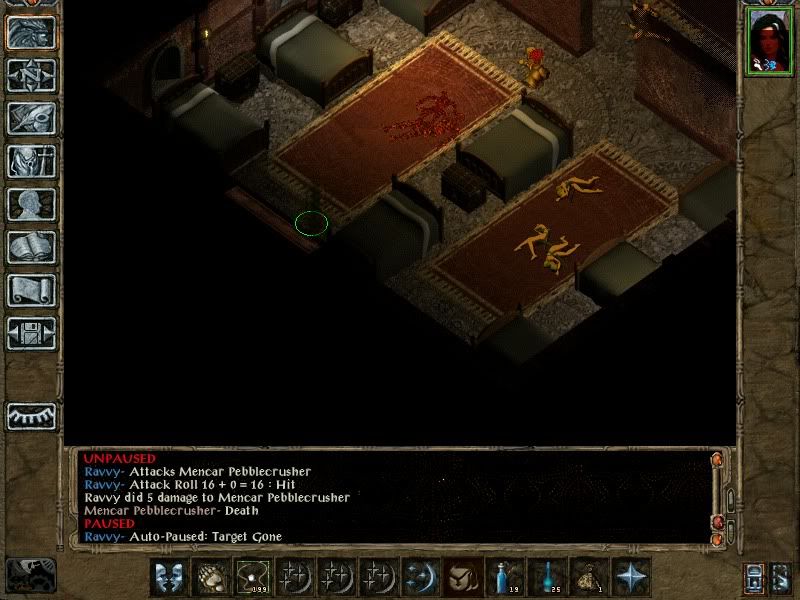Click the rest button (closed eye)
Viewport: 800px width, 600px height.
pyautogui.click(x=31, y=415)
